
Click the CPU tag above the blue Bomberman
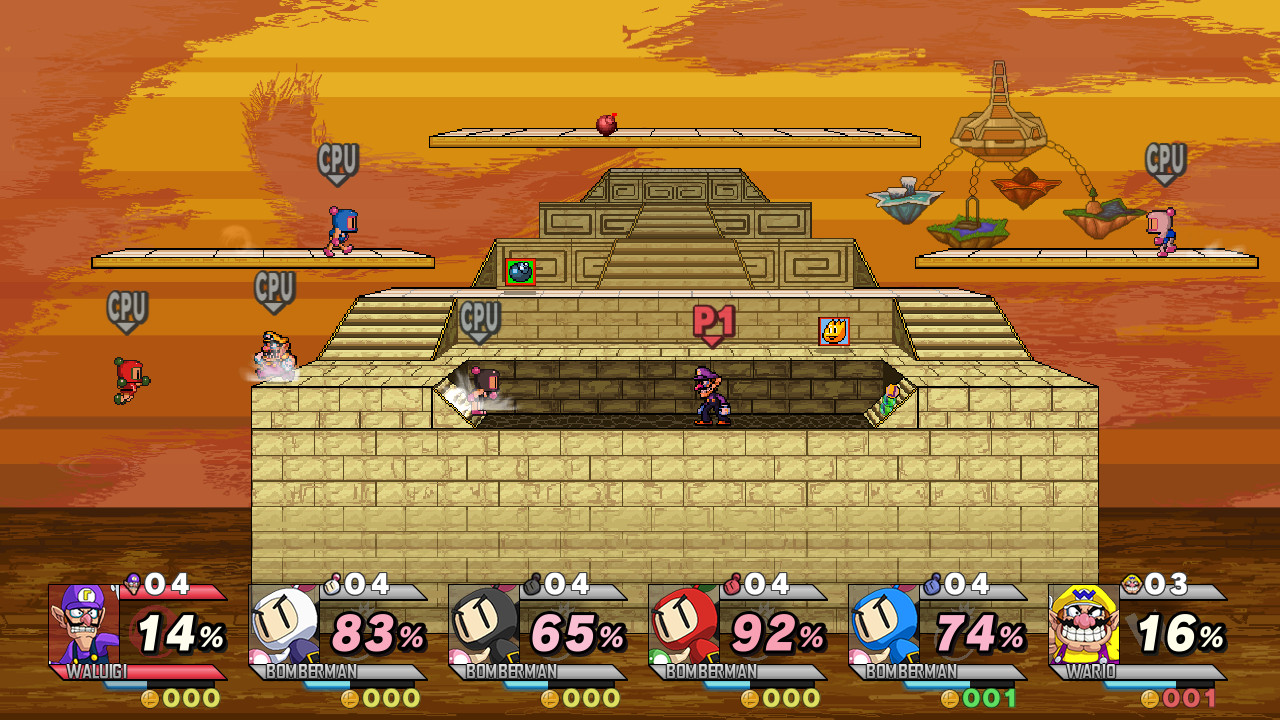pos(340,158)
